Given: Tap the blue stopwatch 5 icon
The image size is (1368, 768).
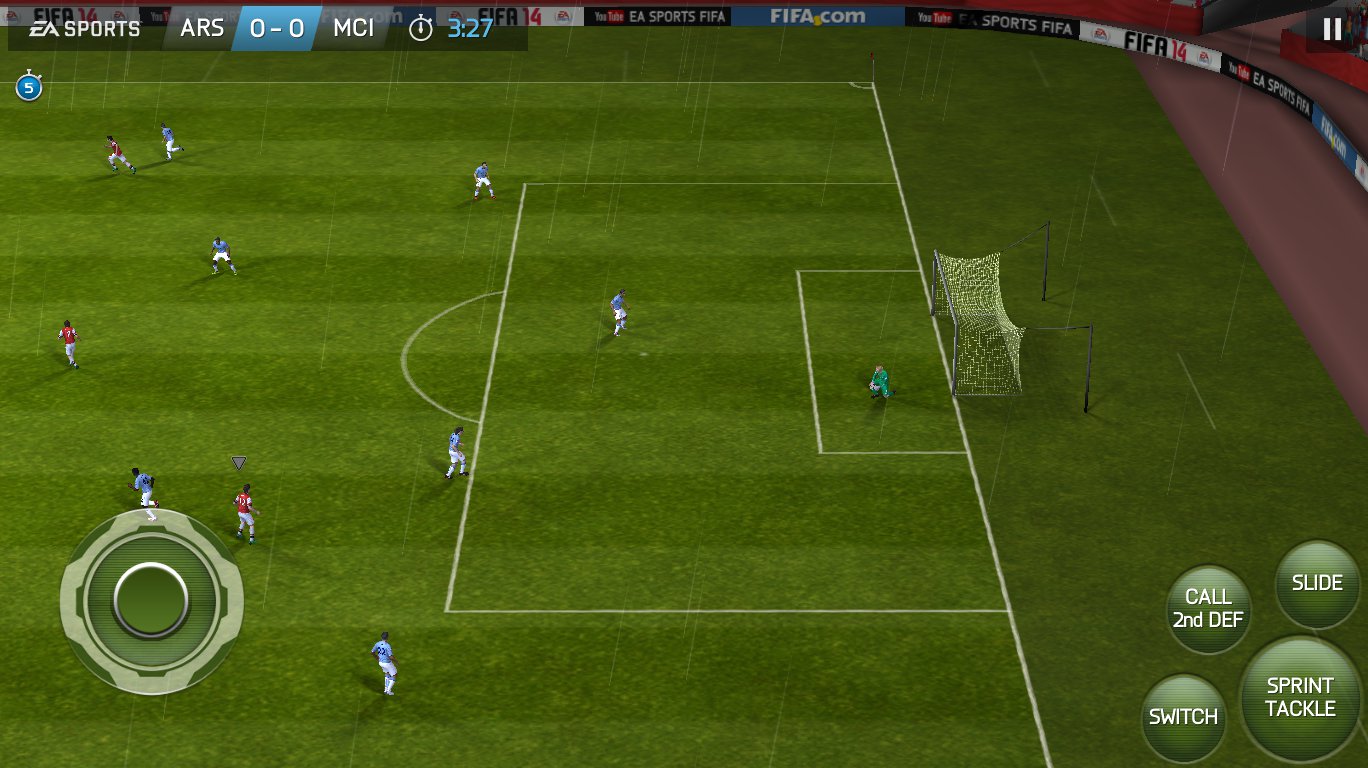Looking at the screenshot, I should (x=28, y=88).
